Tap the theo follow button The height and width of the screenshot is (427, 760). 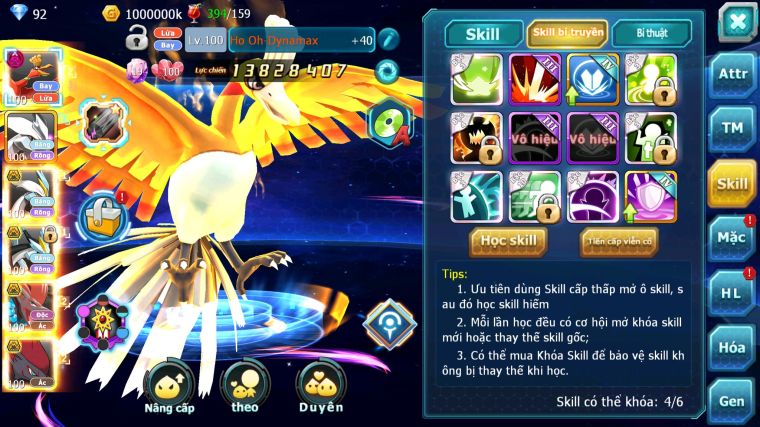(244, 387)
